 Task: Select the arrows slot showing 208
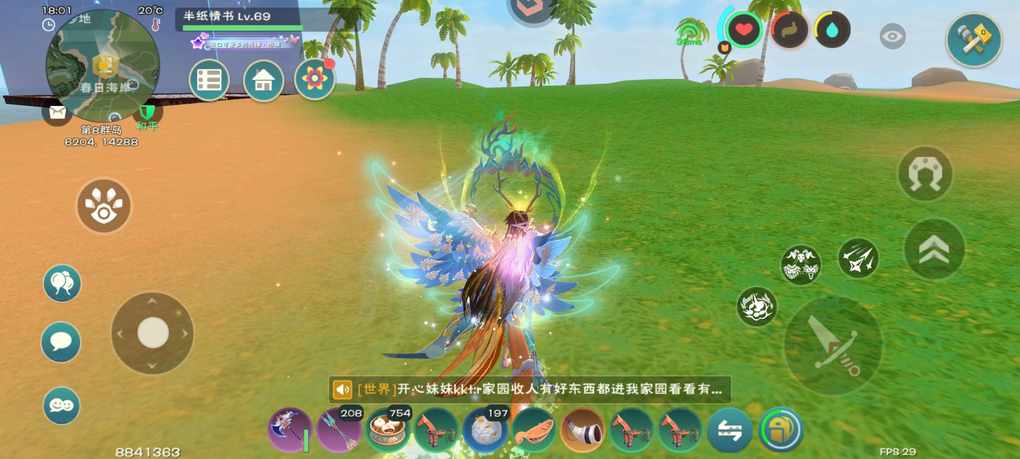point(338,429)
